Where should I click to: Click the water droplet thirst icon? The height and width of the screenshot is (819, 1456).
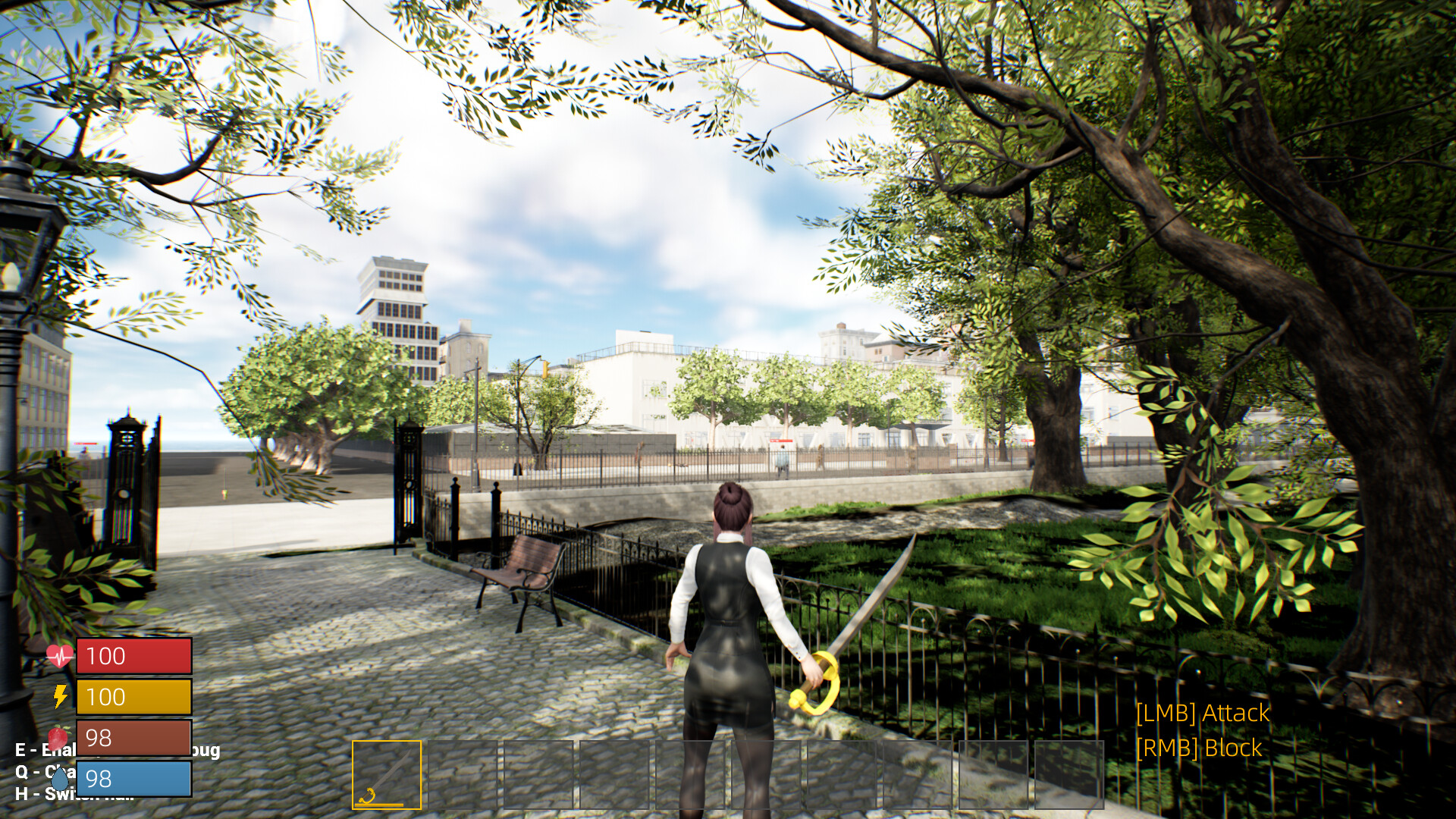(62, 777)
